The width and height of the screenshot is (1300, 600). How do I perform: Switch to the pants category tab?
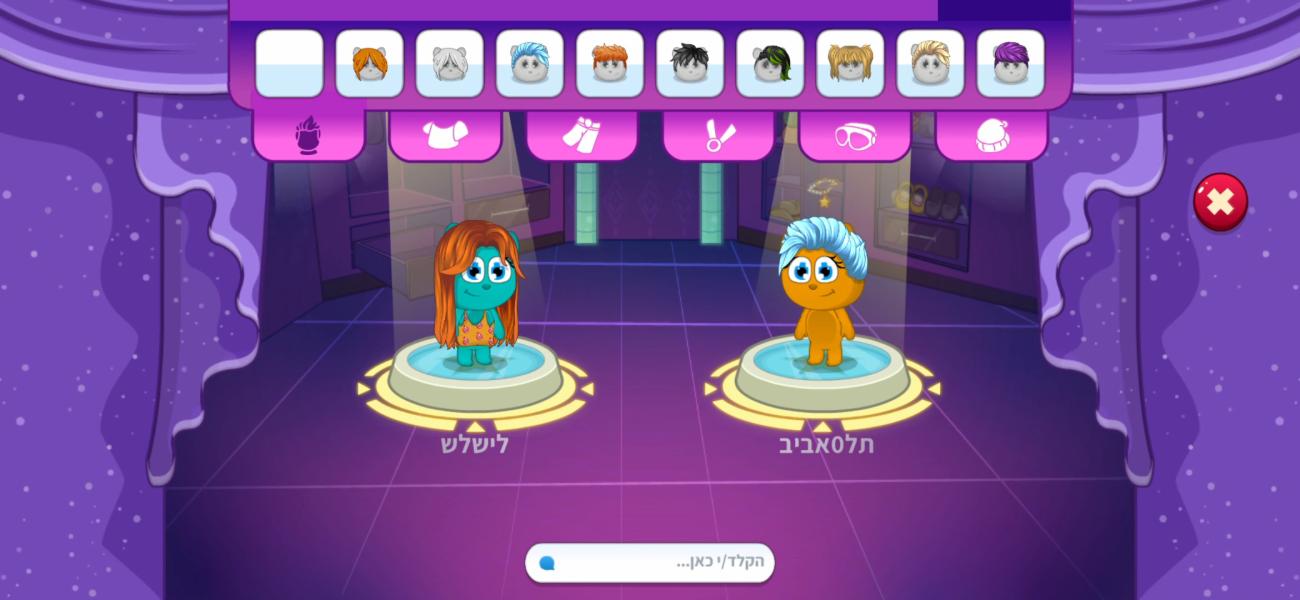581,135
